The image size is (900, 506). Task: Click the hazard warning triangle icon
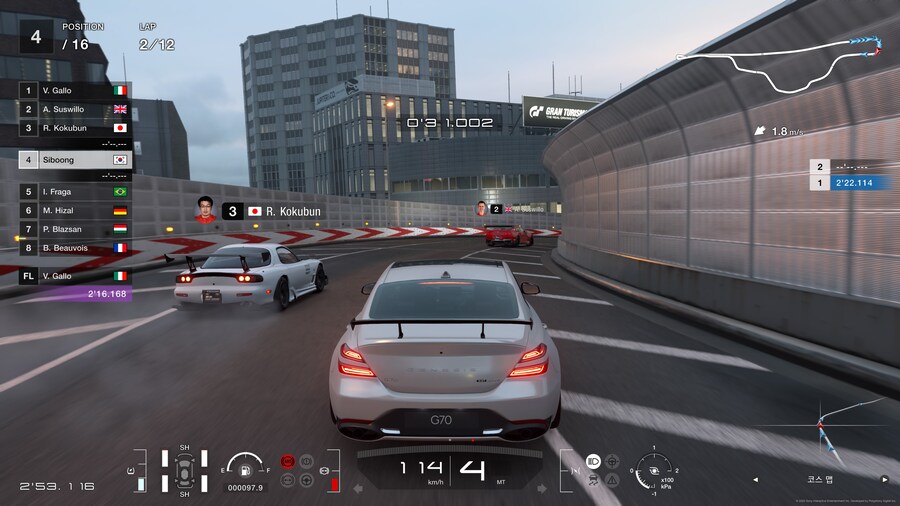(x=612, y=479)
